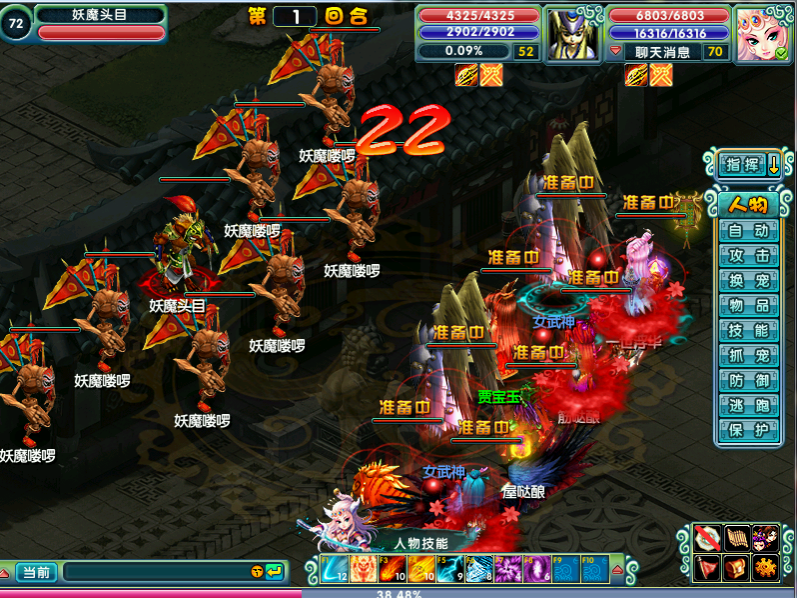The height and width of the screenshot is (598, 797).
Task: Open the chat emoji picker
Action: 257,572
